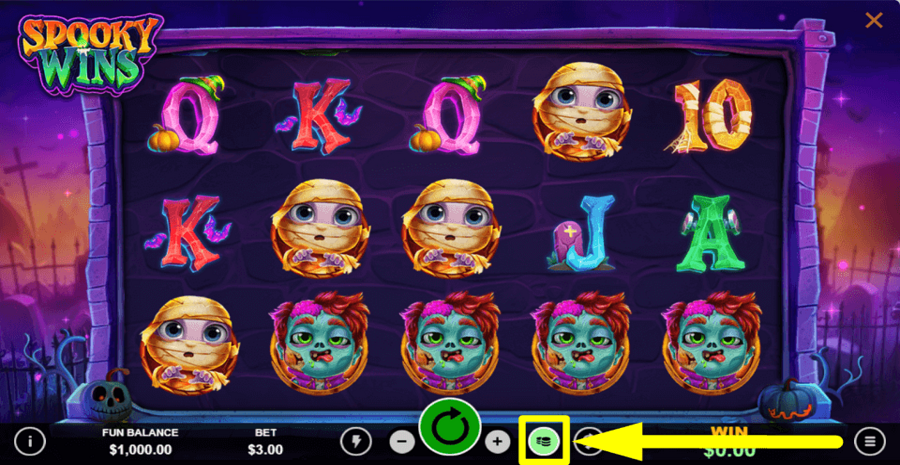The height and width of the screenshot is (465, 900).
Task: Decrease the bet with the minus button
Action: click(x=401, y=441)
